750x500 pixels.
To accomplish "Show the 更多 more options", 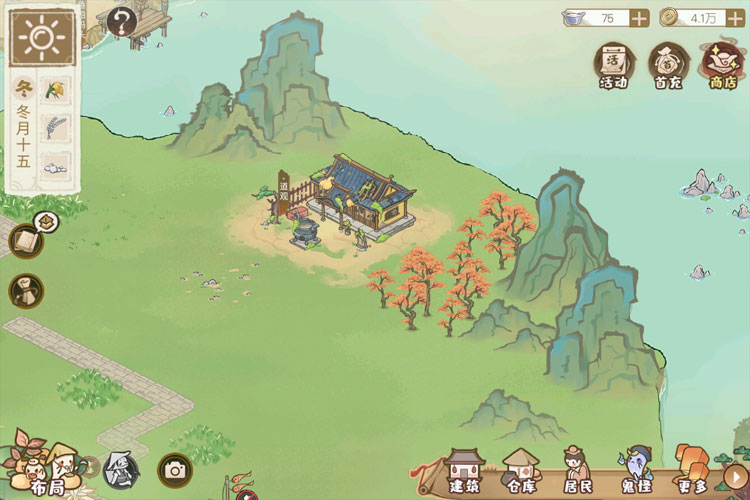I will point(691,471).
